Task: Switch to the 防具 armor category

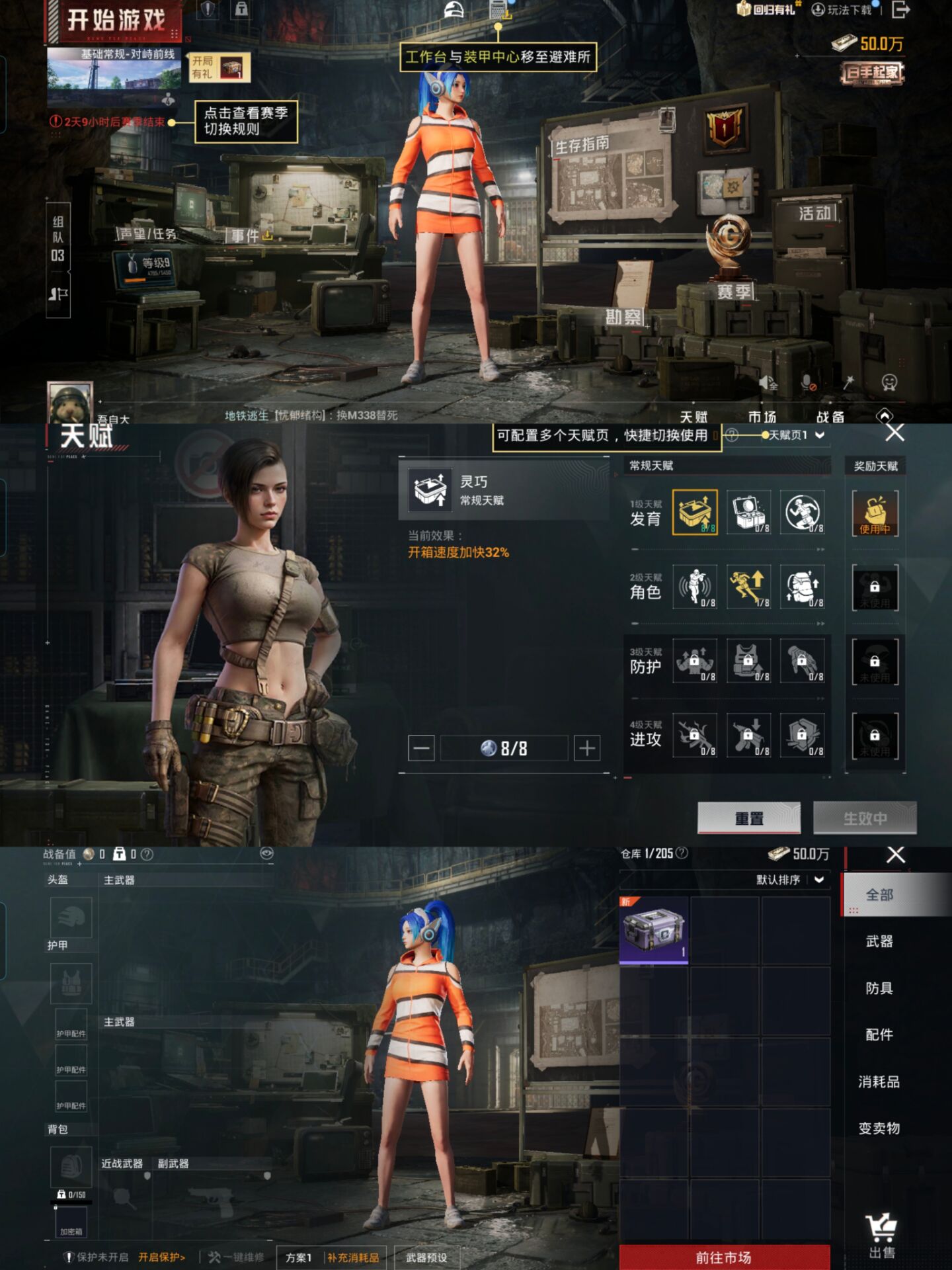Action: tap(879, 988)
